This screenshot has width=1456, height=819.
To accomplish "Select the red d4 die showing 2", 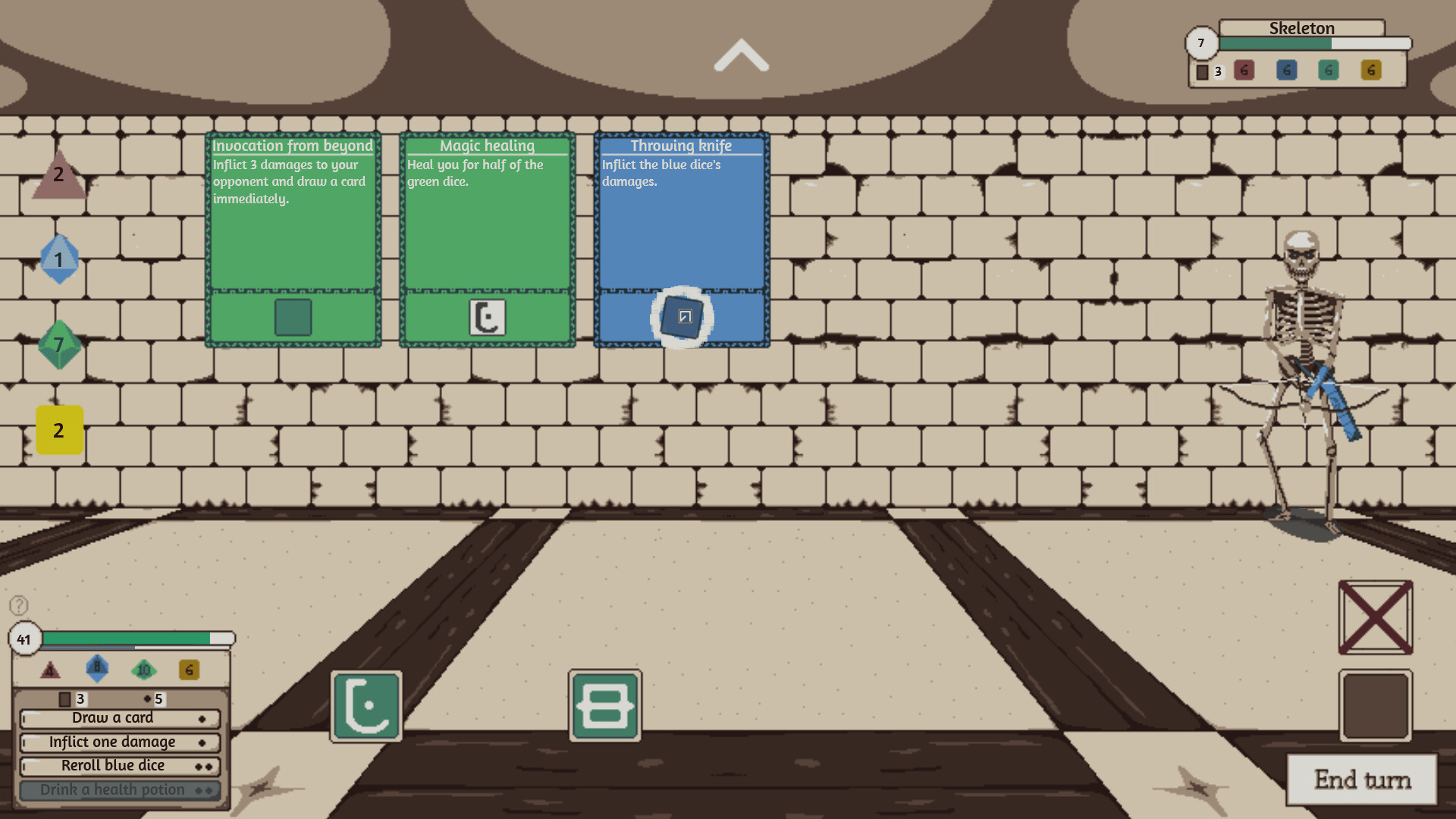I will click(58, 178).
